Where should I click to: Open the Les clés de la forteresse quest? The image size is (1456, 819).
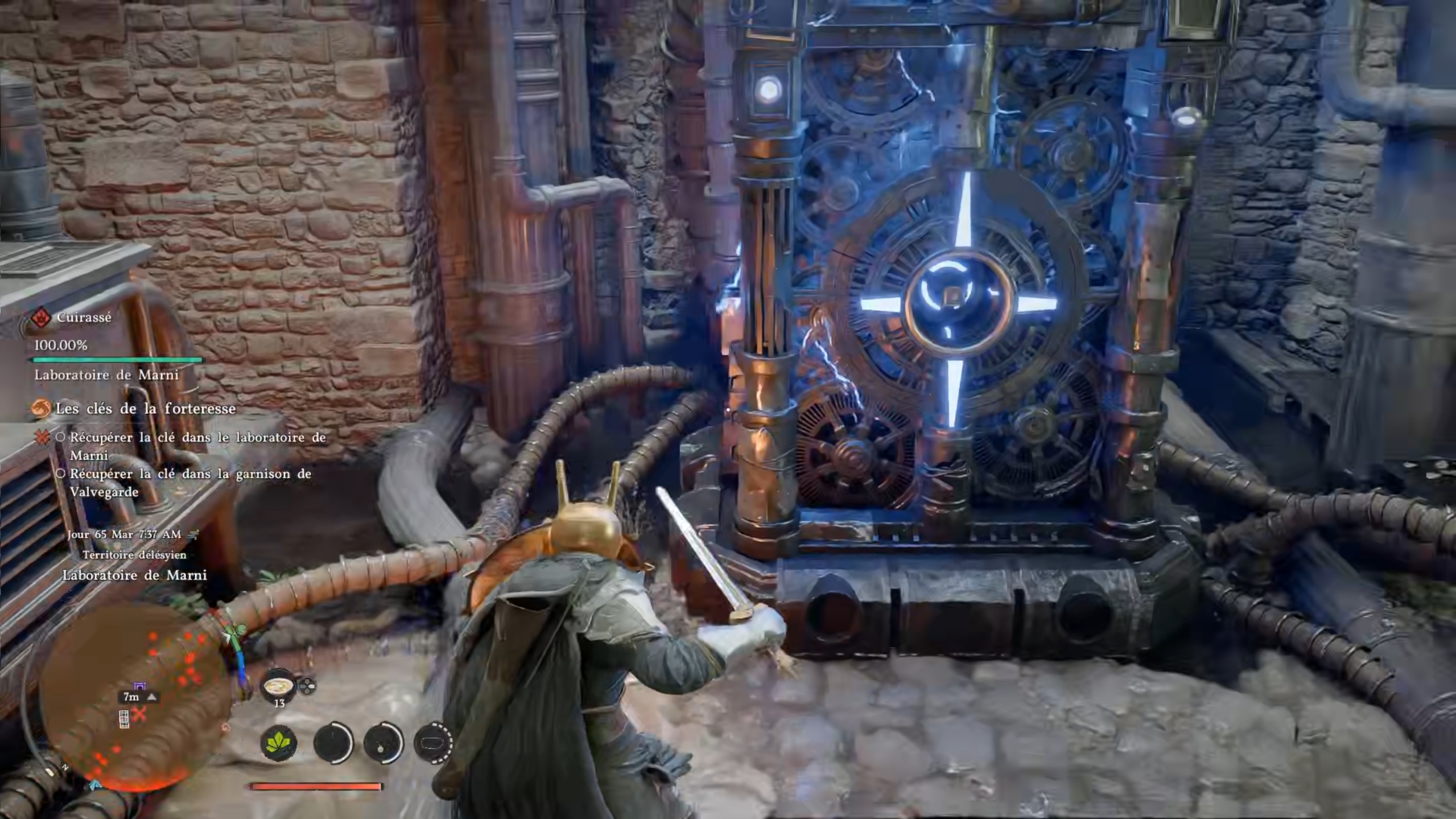(145, 409)
